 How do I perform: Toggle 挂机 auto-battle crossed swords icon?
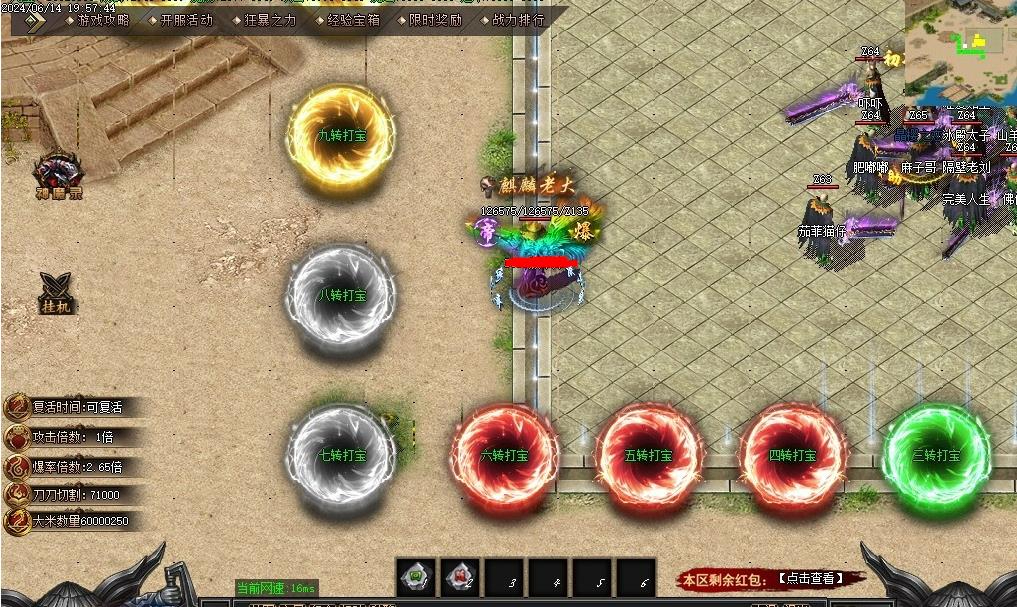click(x=57, y=291)
